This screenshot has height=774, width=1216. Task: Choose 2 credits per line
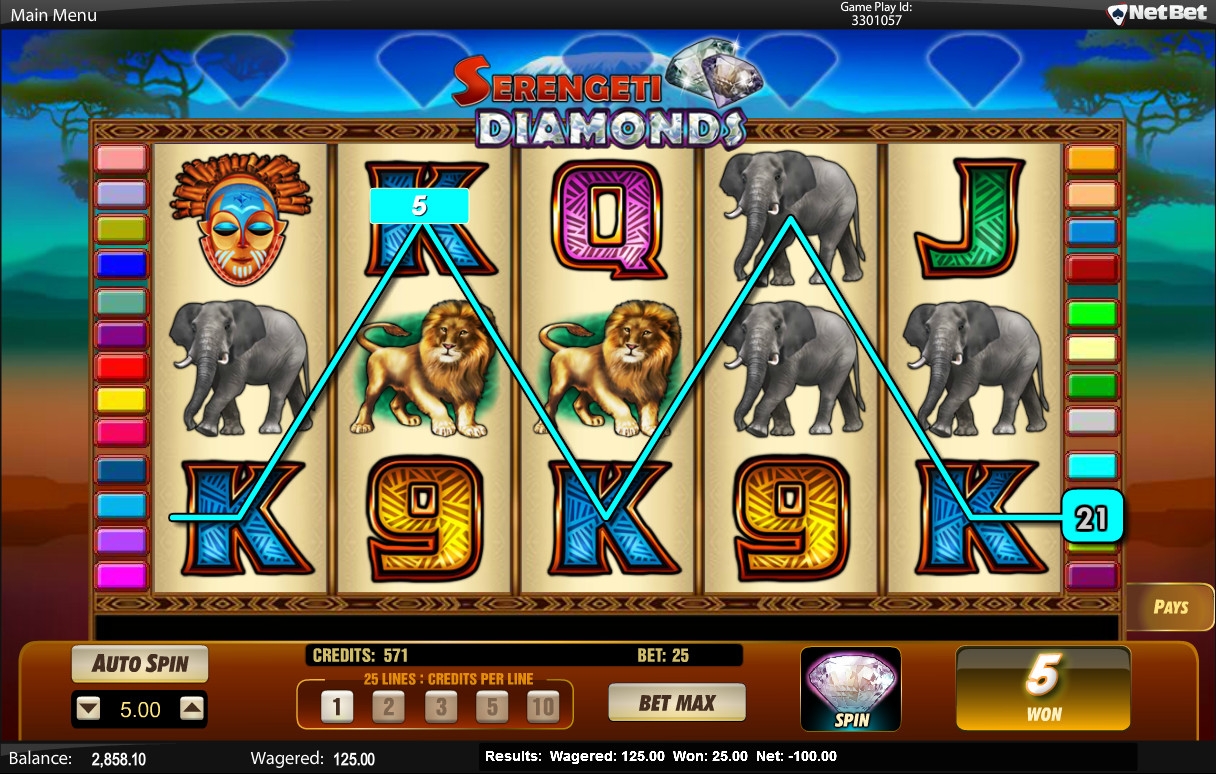(x=388, y=707)
